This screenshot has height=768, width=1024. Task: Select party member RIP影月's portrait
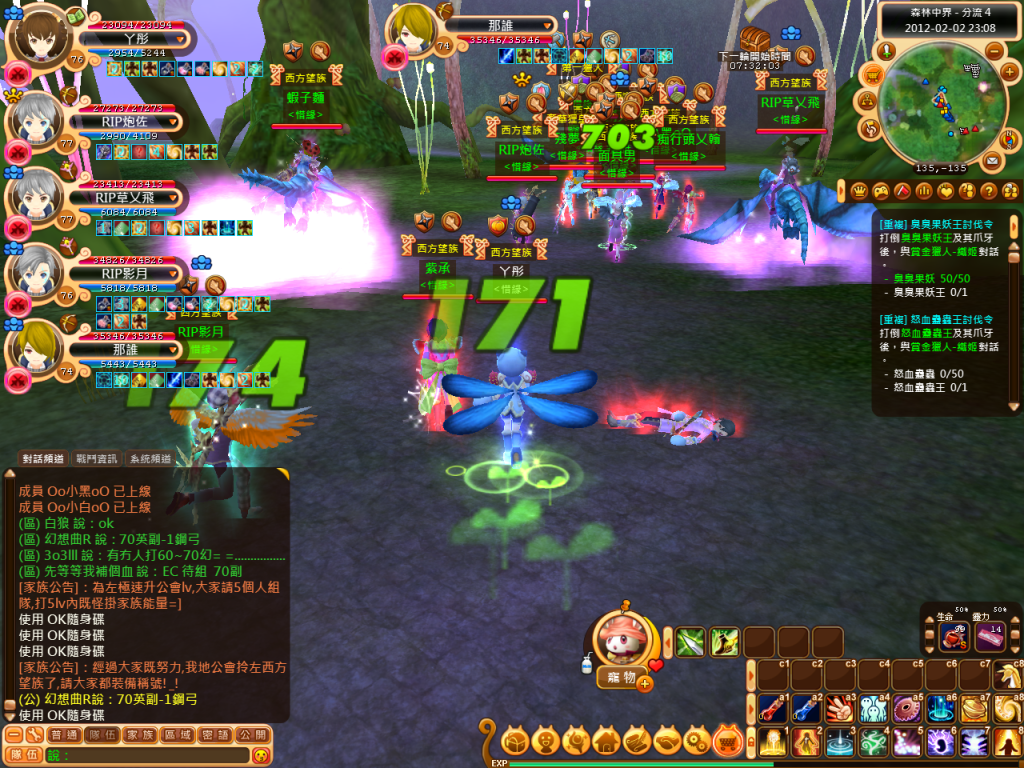[34, 272]
